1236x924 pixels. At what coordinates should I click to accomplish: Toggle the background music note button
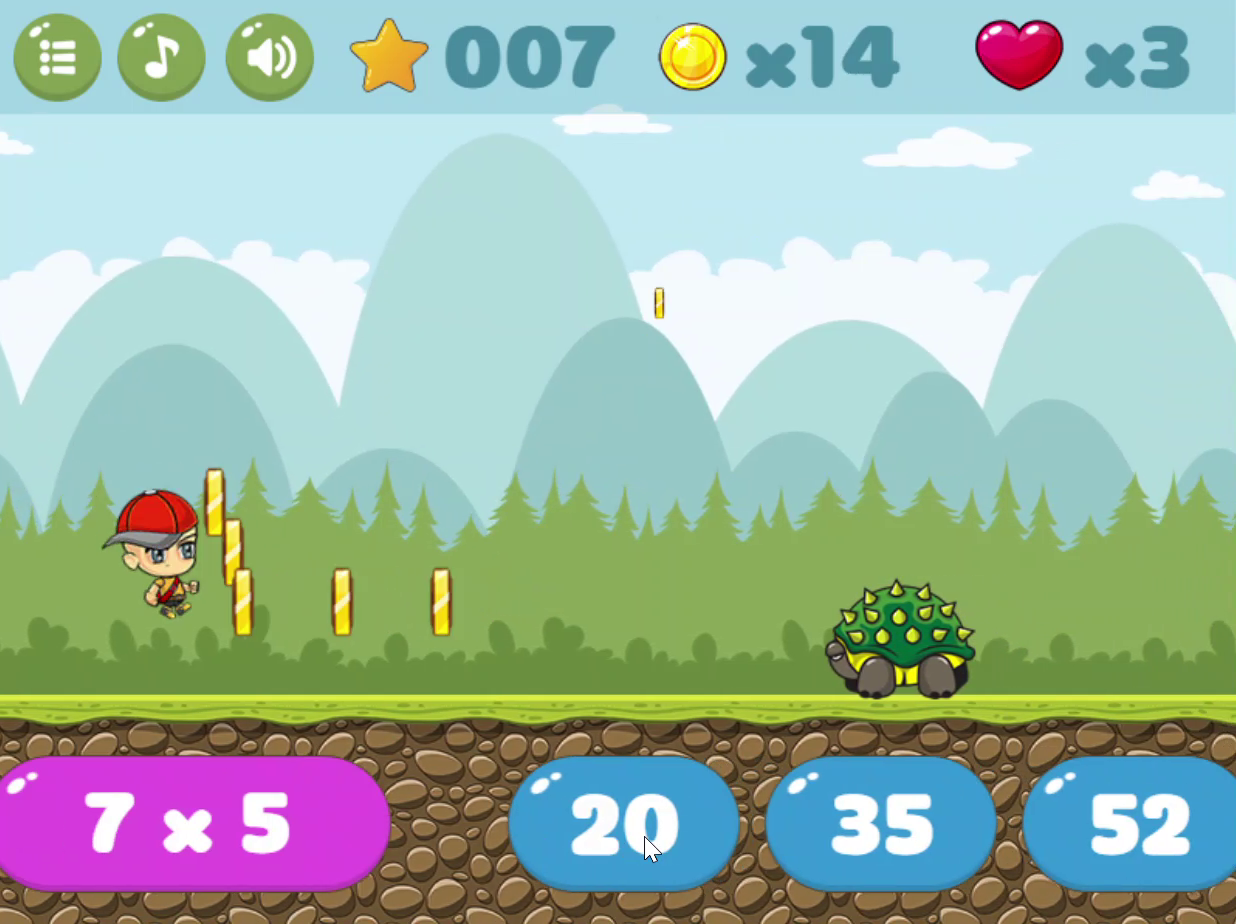(x=162, y=57)
